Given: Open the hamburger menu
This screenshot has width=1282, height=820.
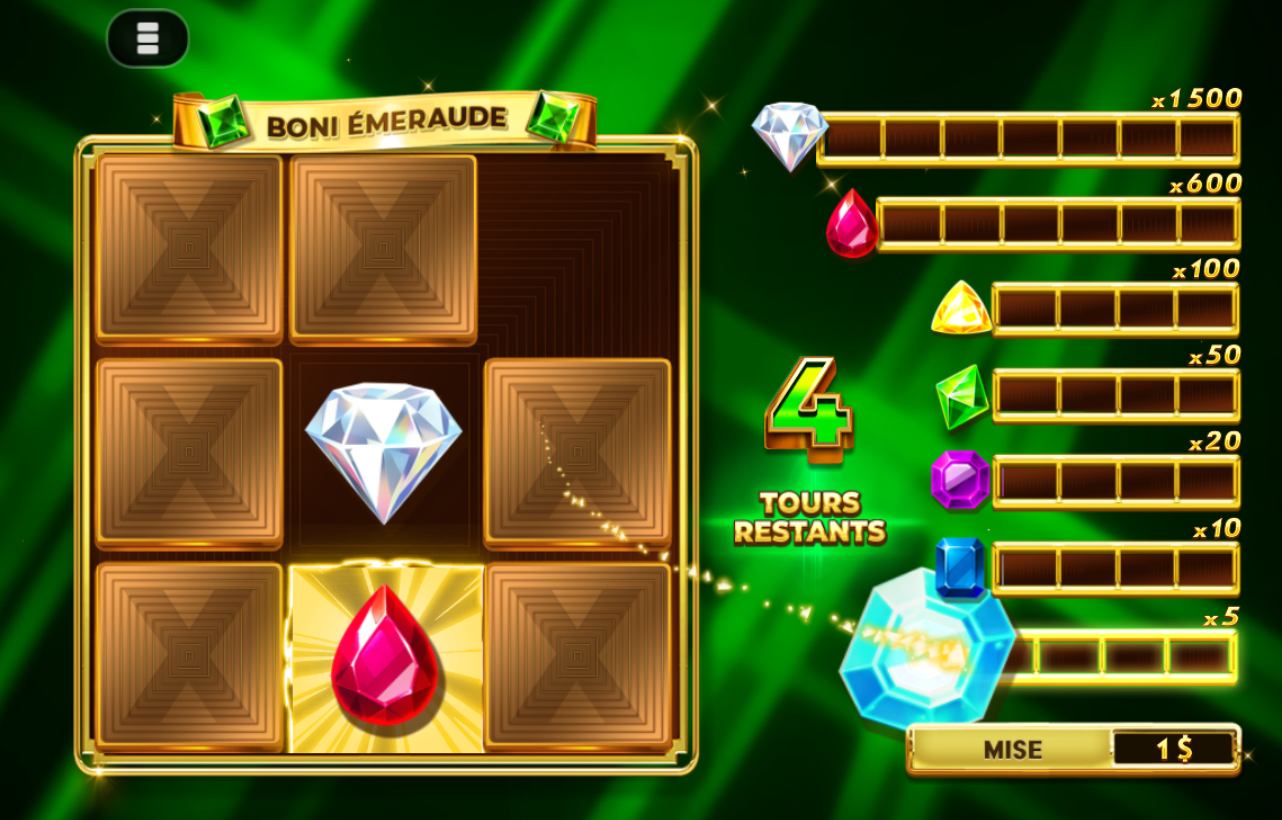Looking at the screenshot, I should [x=146, y=37].
